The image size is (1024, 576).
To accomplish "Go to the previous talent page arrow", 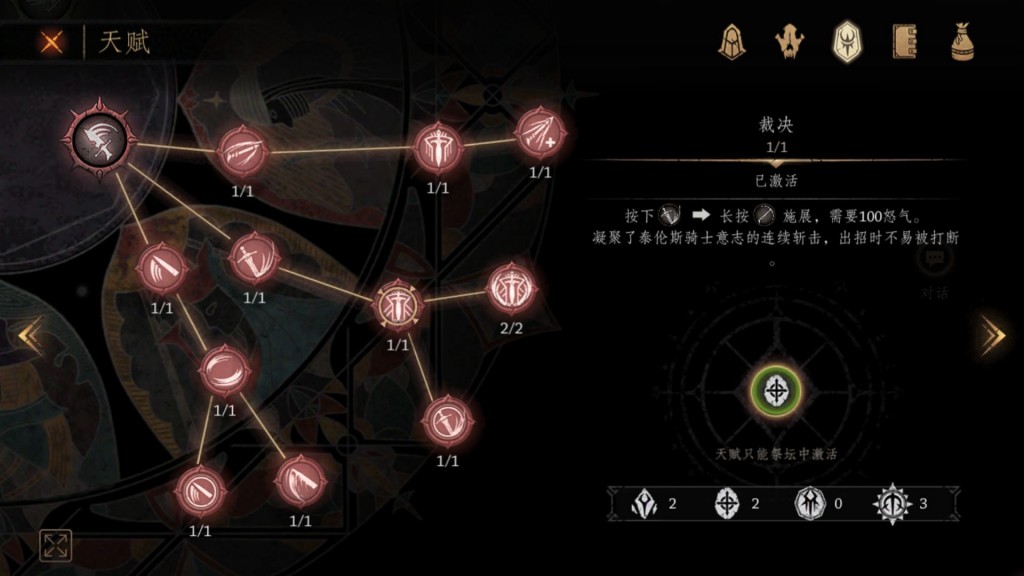I will point(30,336).
